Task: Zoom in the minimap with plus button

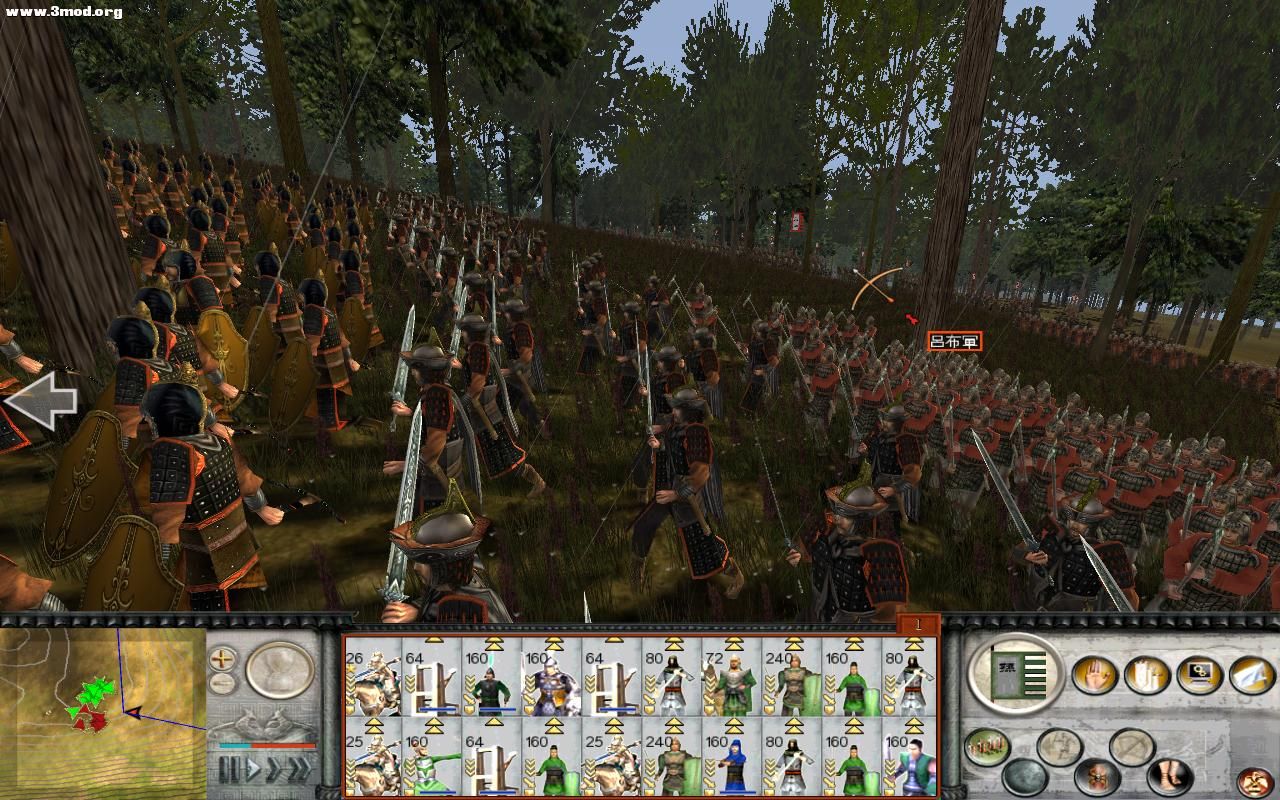Action: [x=222, y=660]
